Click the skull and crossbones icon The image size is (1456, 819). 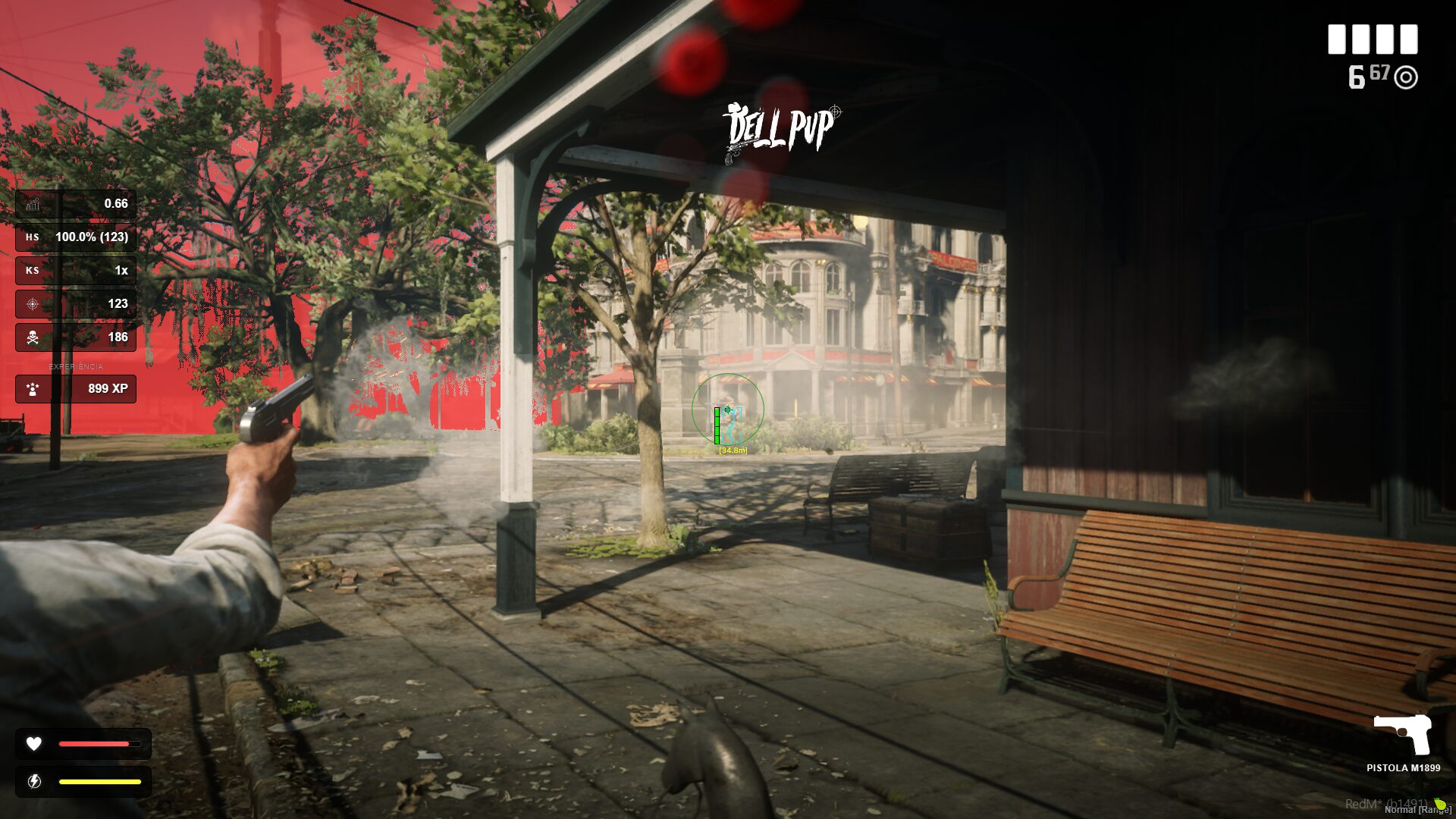pyautogui.click(x=33, y=337)
